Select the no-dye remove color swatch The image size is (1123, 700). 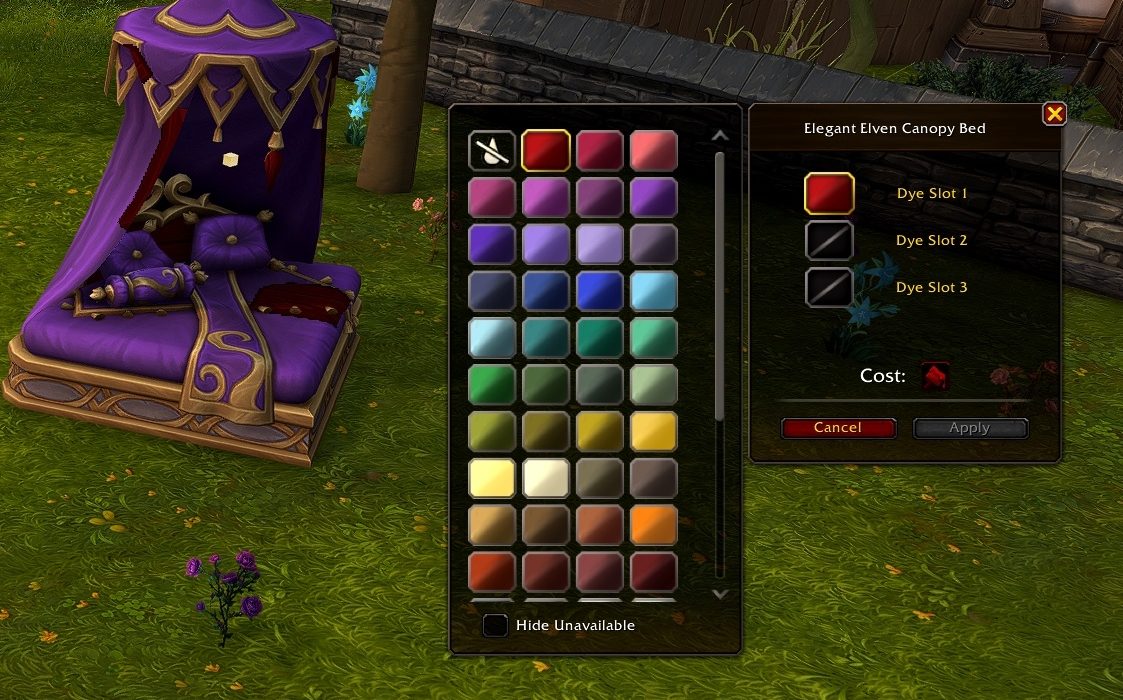[492, 151]
